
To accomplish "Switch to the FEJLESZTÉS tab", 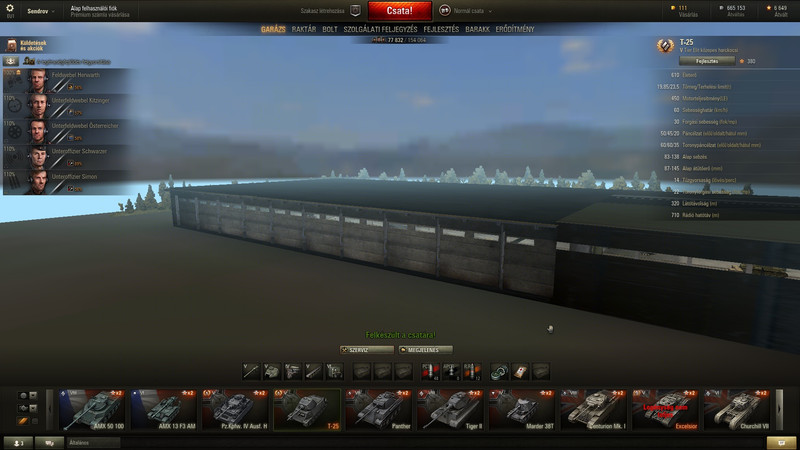I will click(x=442, y=30).
